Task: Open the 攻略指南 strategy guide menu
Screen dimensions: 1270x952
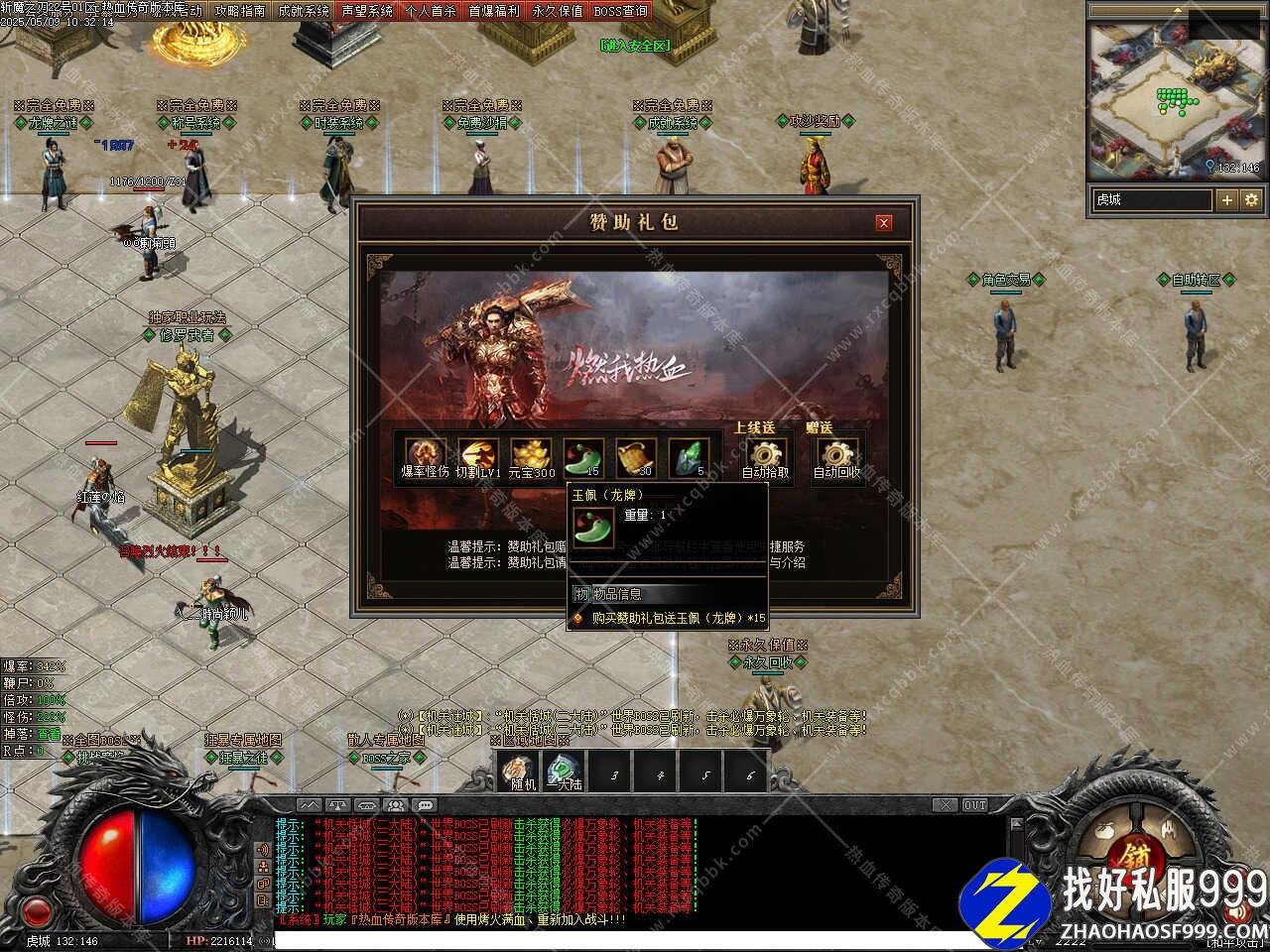Action: [240, 11]
